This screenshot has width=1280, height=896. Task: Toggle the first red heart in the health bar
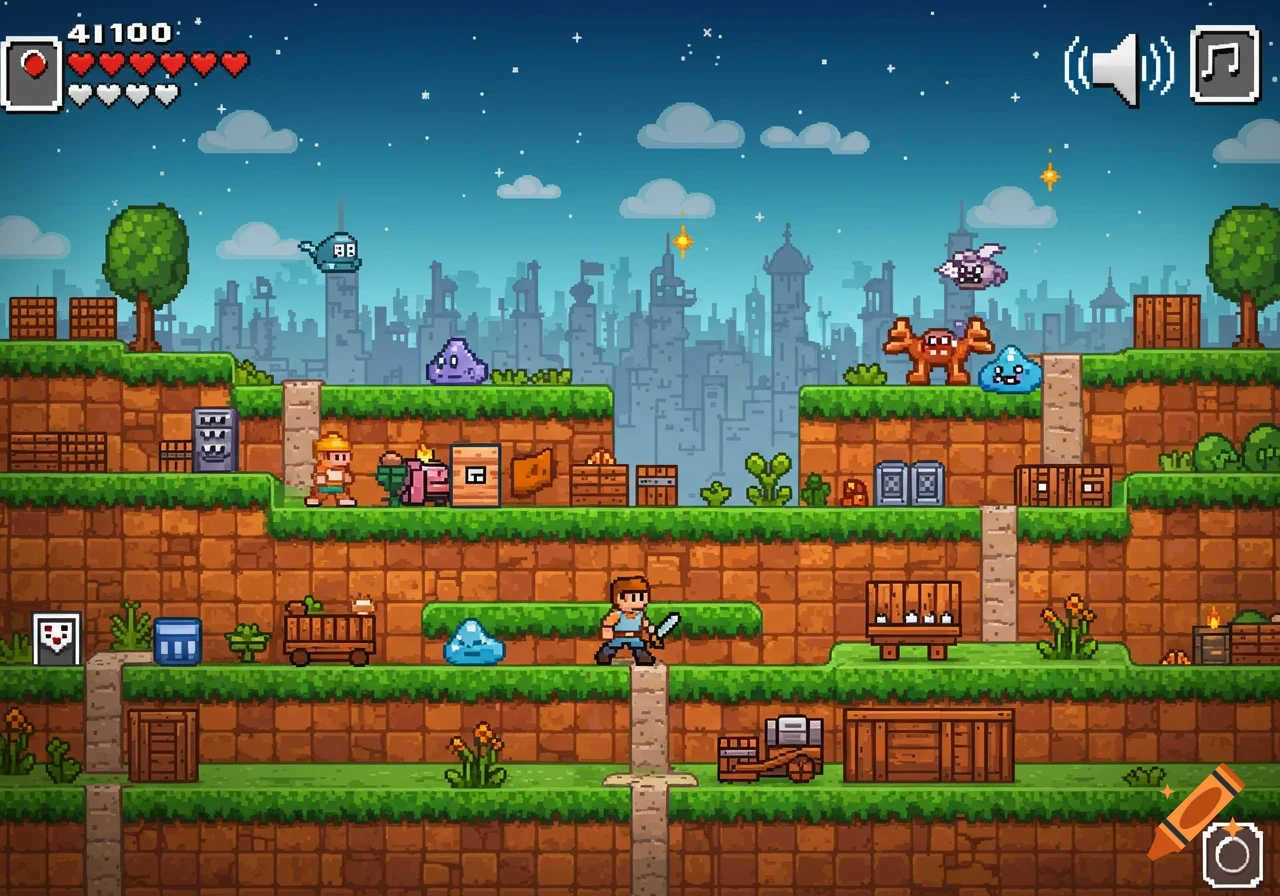pos(78,60)
